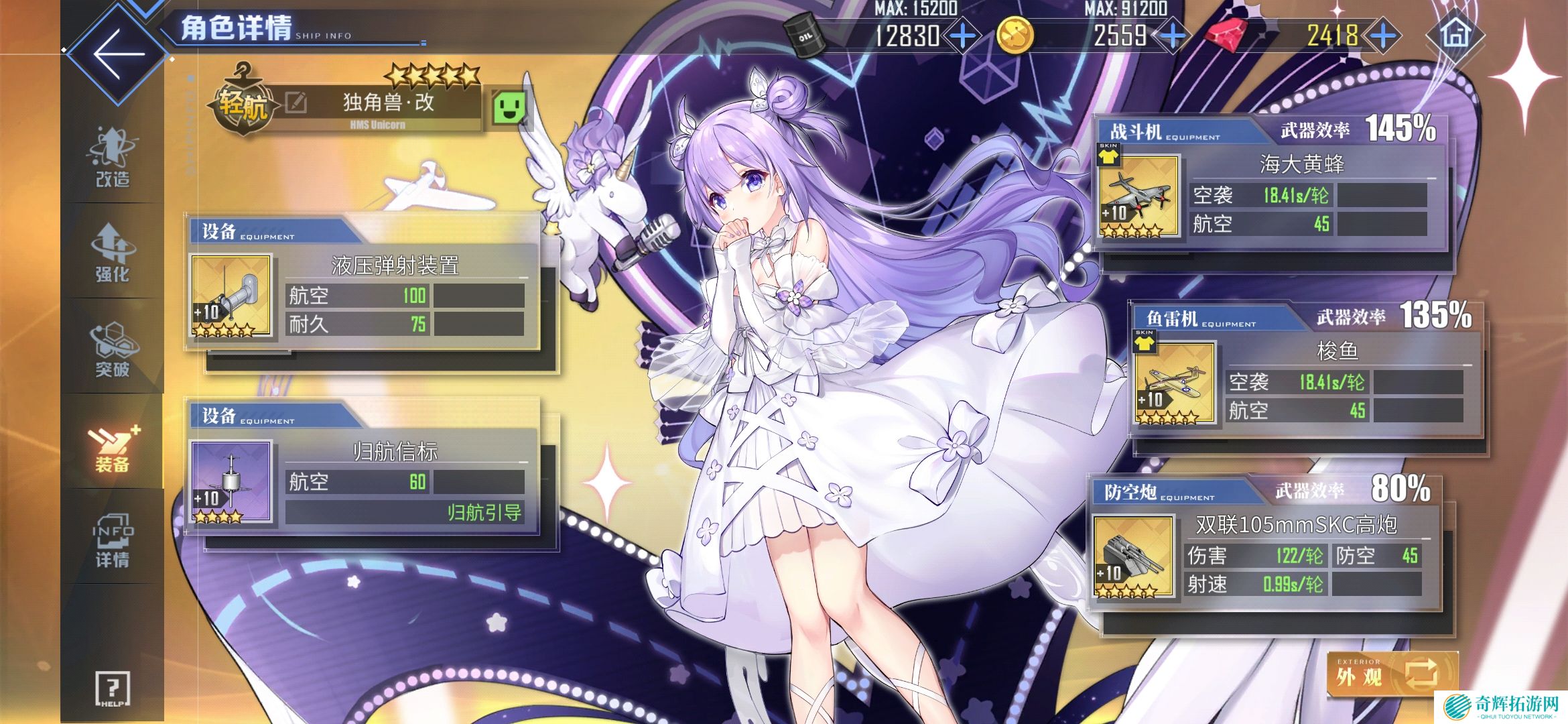This screenshot has height=724, width=1568.
Task: Select the 液压弹射装置 equipment slot
Action: [231, 296]
